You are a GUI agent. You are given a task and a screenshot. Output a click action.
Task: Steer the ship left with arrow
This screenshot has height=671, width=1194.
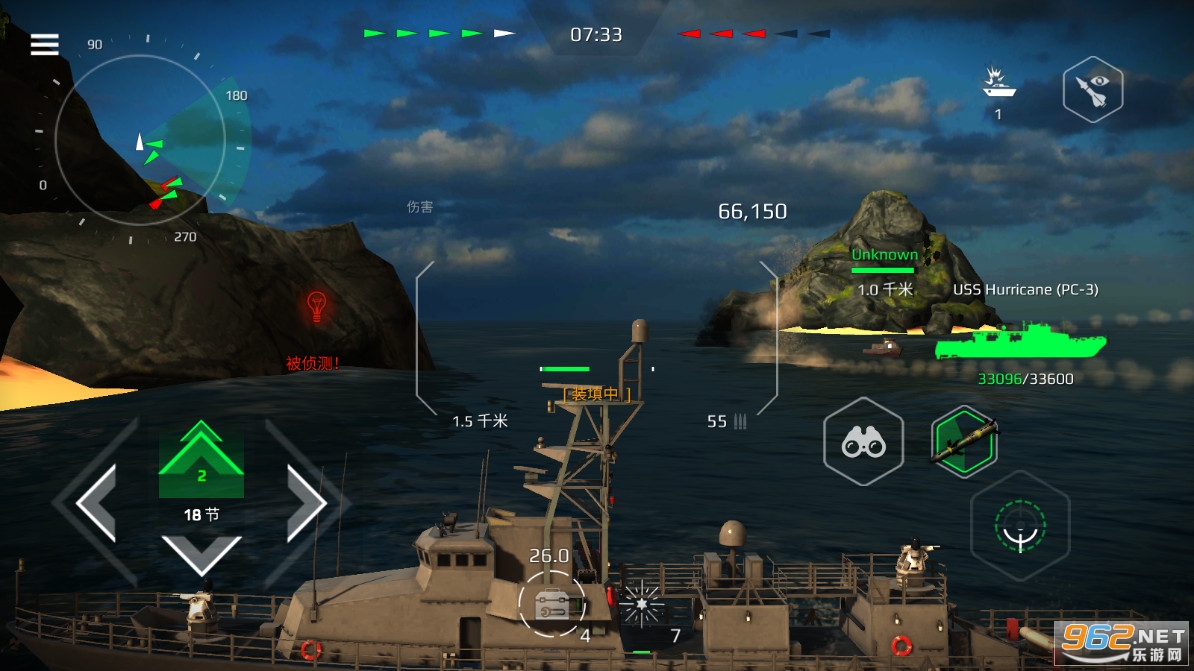click(x=97, y=503)
